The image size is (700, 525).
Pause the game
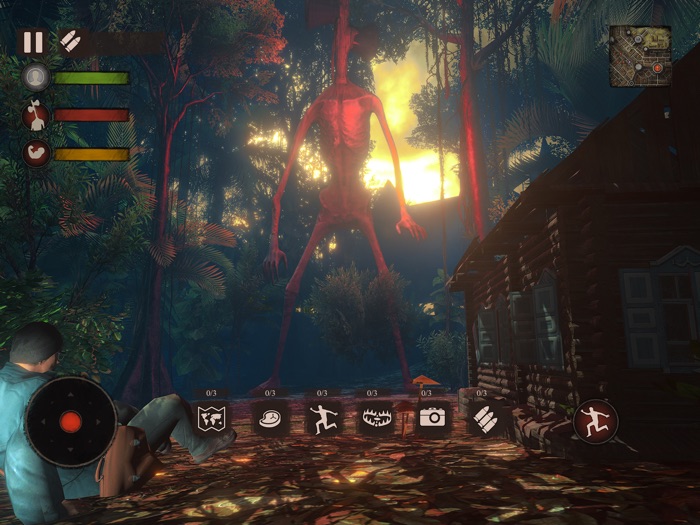(33, 42)
